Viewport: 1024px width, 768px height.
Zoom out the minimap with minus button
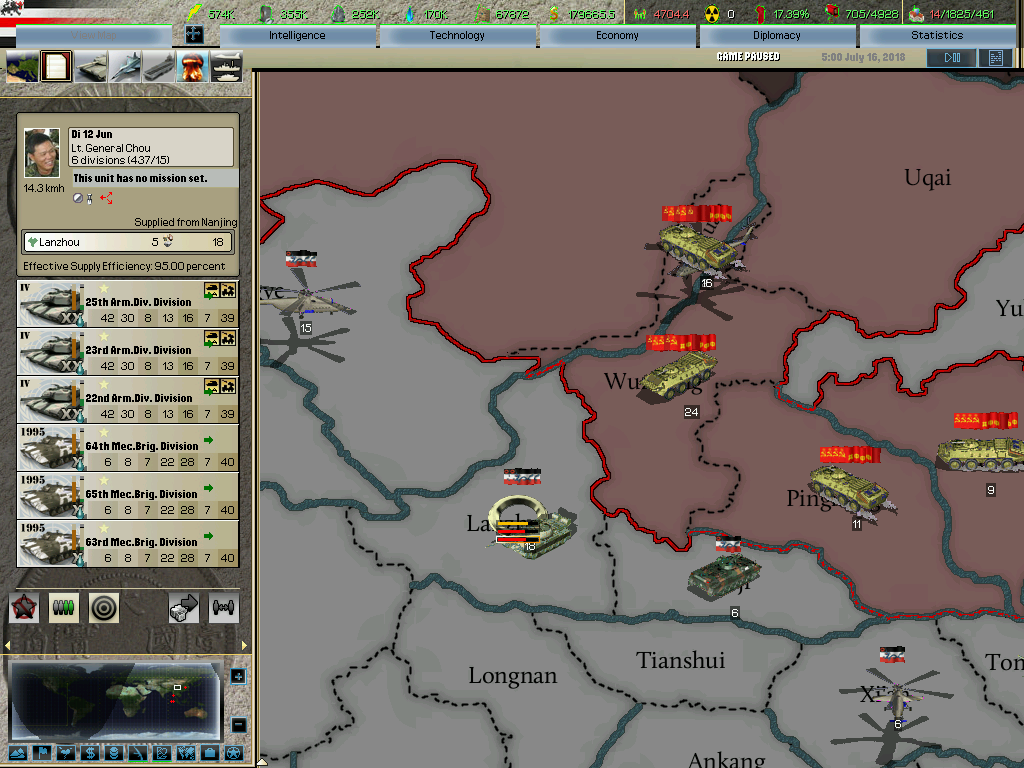(238, 725)
